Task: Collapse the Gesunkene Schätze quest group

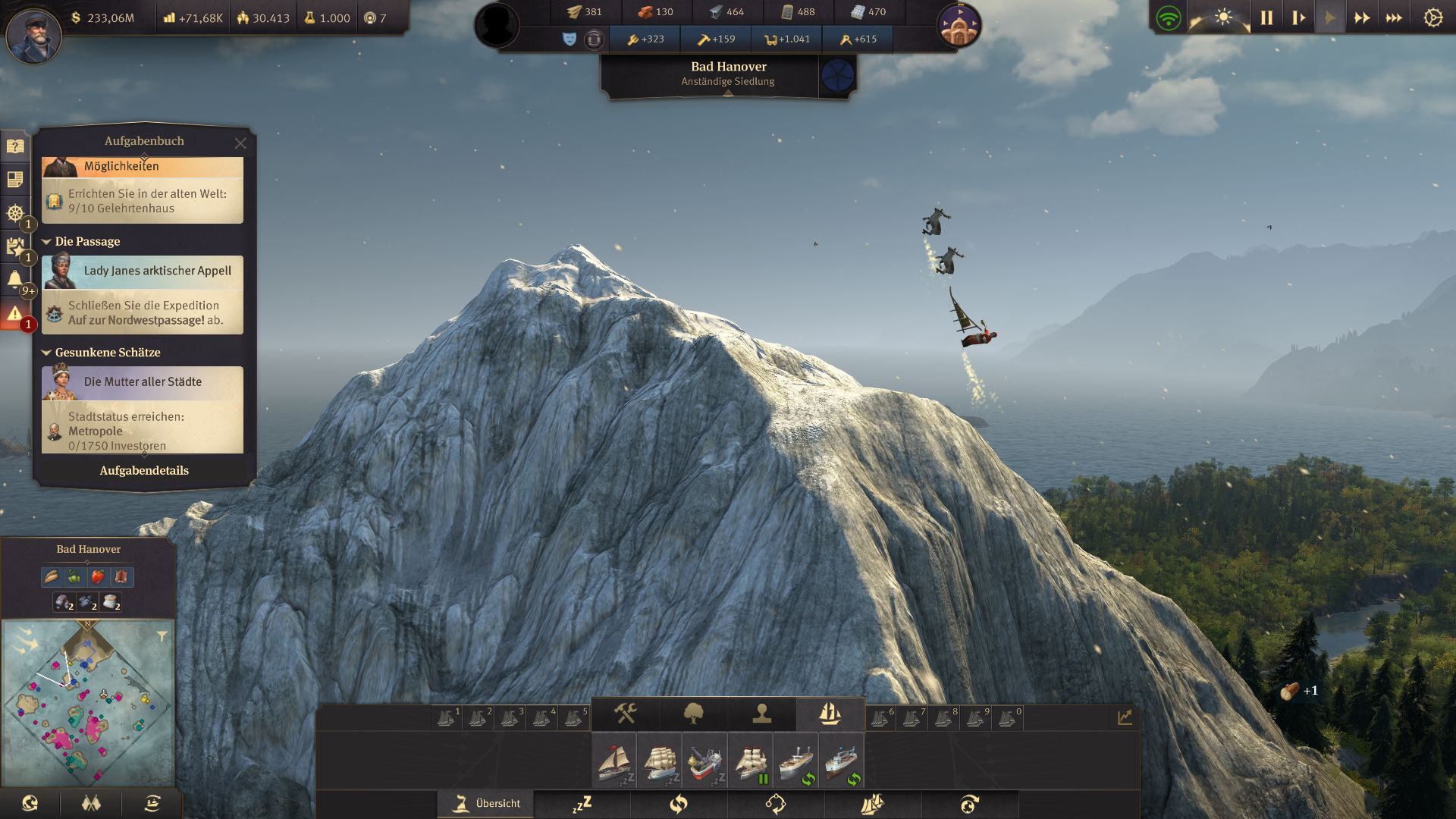Action: tap(48, 353)
